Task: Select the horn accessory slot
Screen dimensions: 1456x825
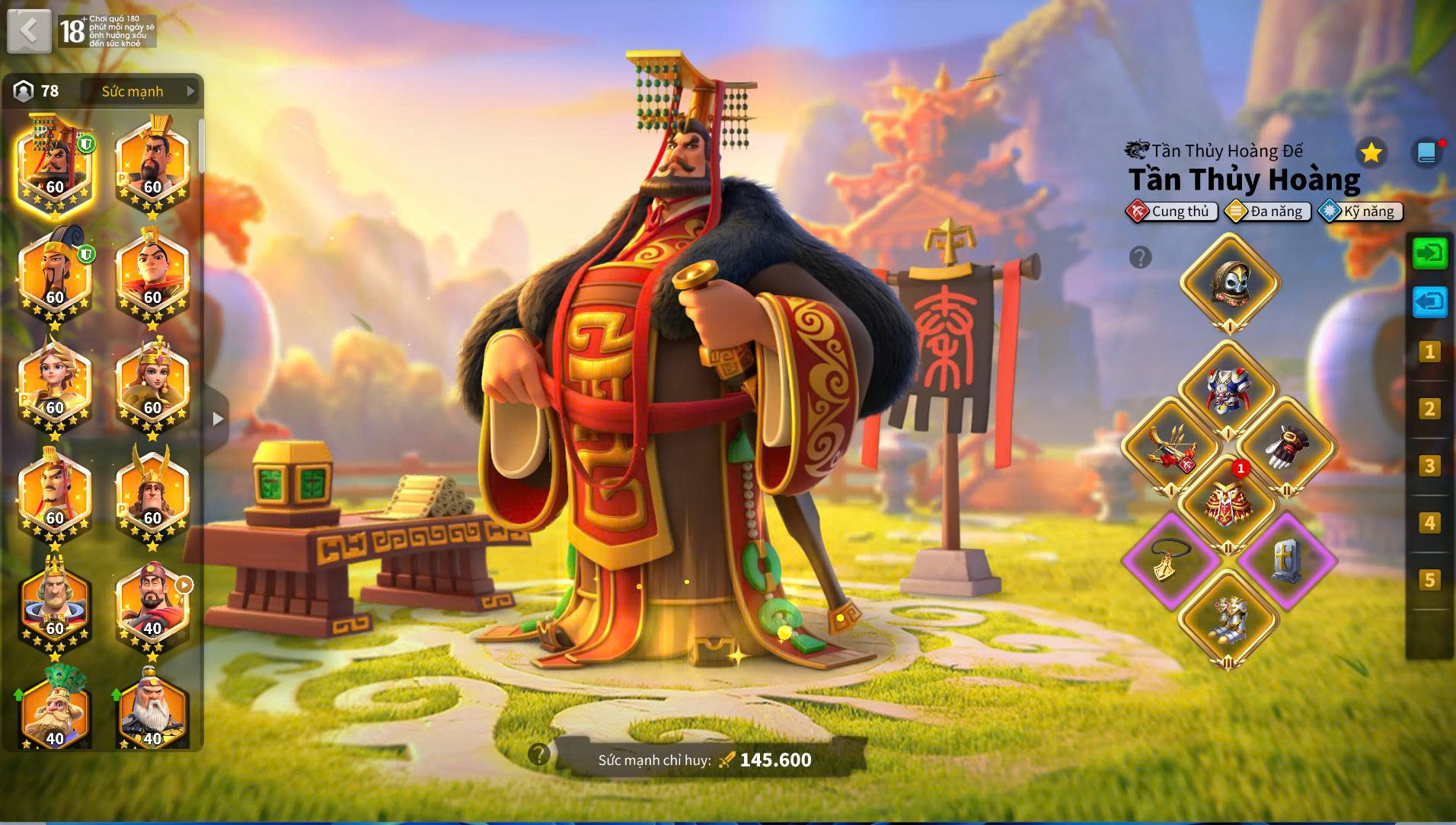Action: click(1170, 561)
